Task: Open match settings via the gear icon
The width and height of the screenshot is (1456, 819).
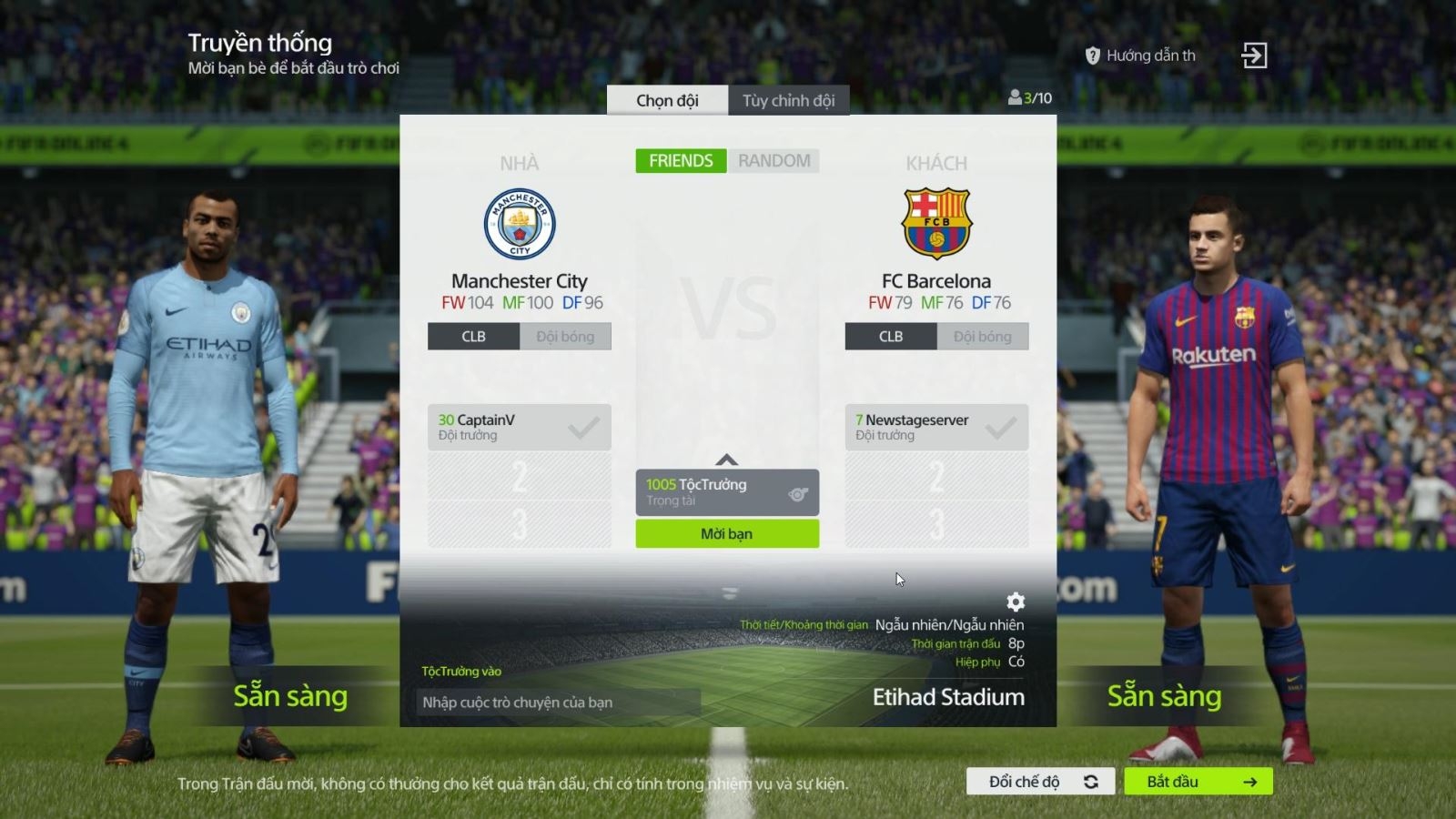Action: point(1014,602)
